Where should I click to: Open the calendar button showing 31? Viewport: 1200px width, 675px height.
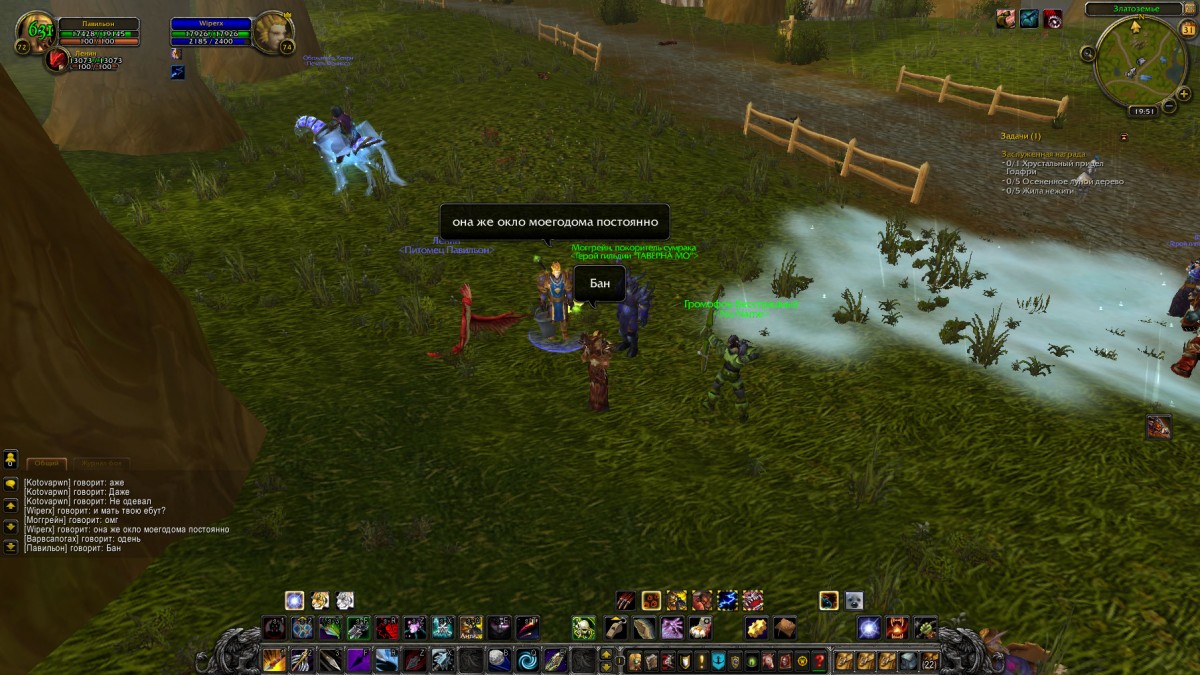click(x=1189, y=29)
